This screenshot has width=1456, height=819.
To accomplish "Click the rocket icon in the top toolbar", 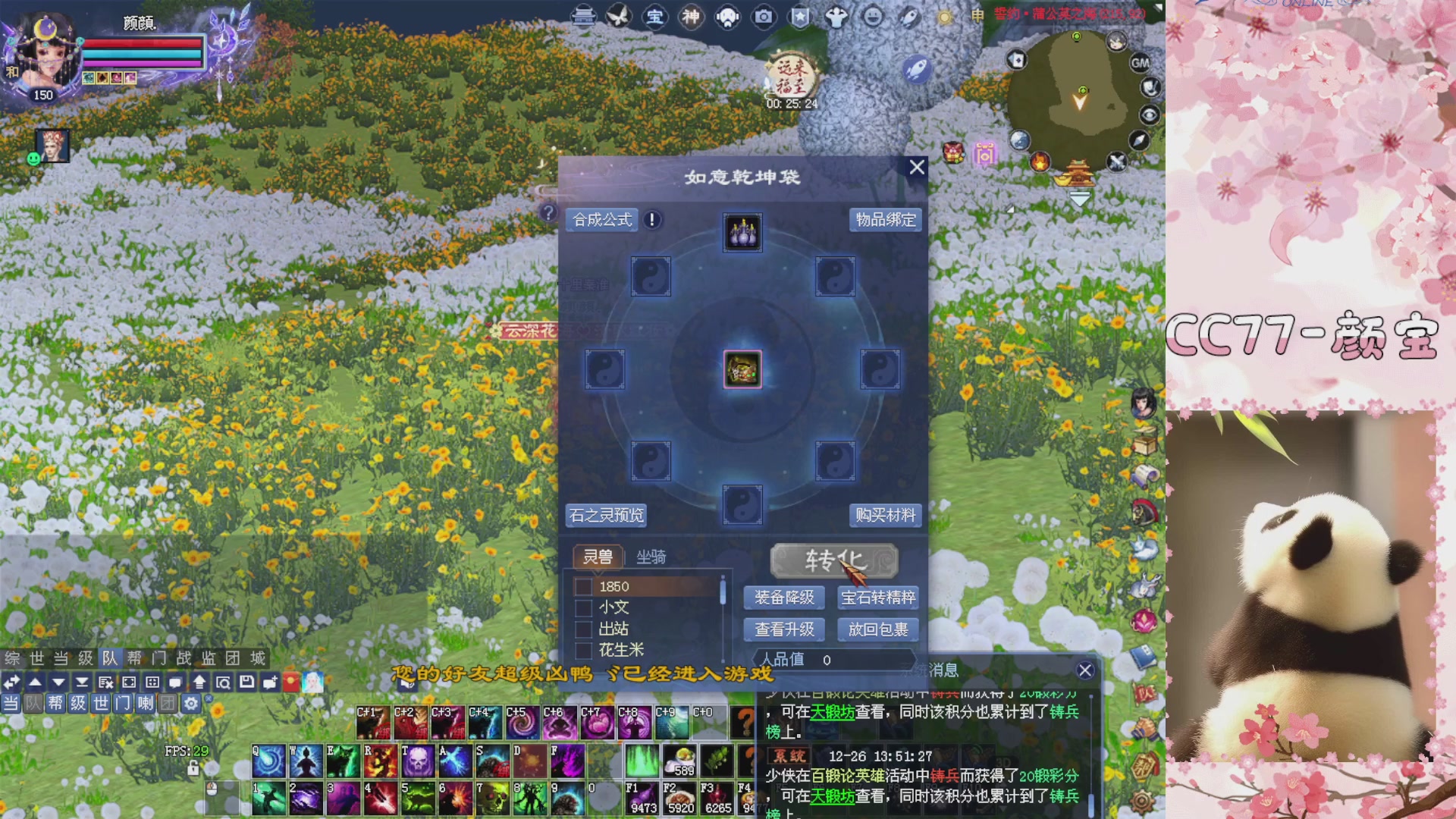I will [908, 17].
